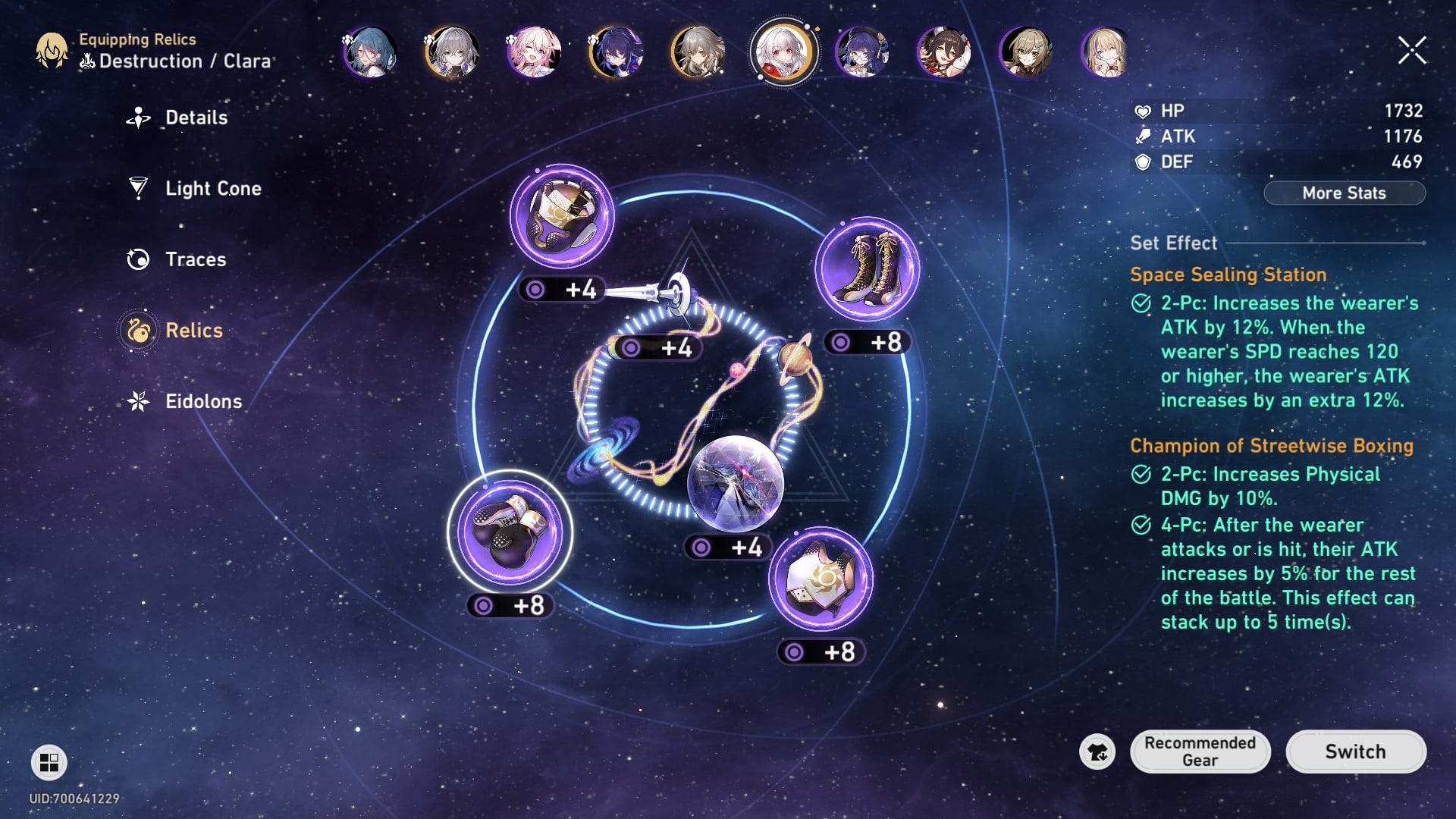Open Recommended Gear

1200,752
